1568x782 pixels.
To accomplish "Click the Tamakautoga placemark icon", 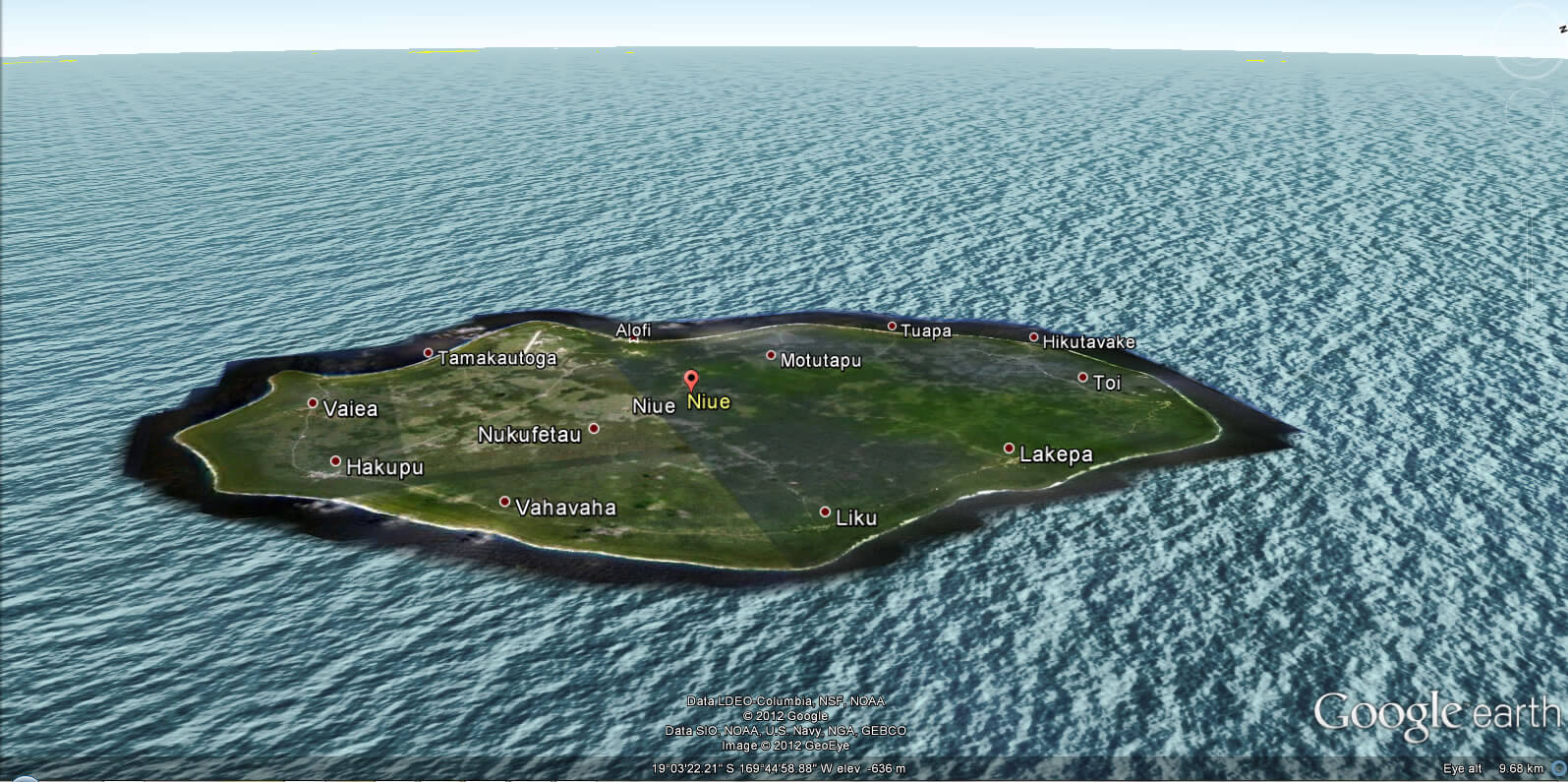I will click(428, 351).
